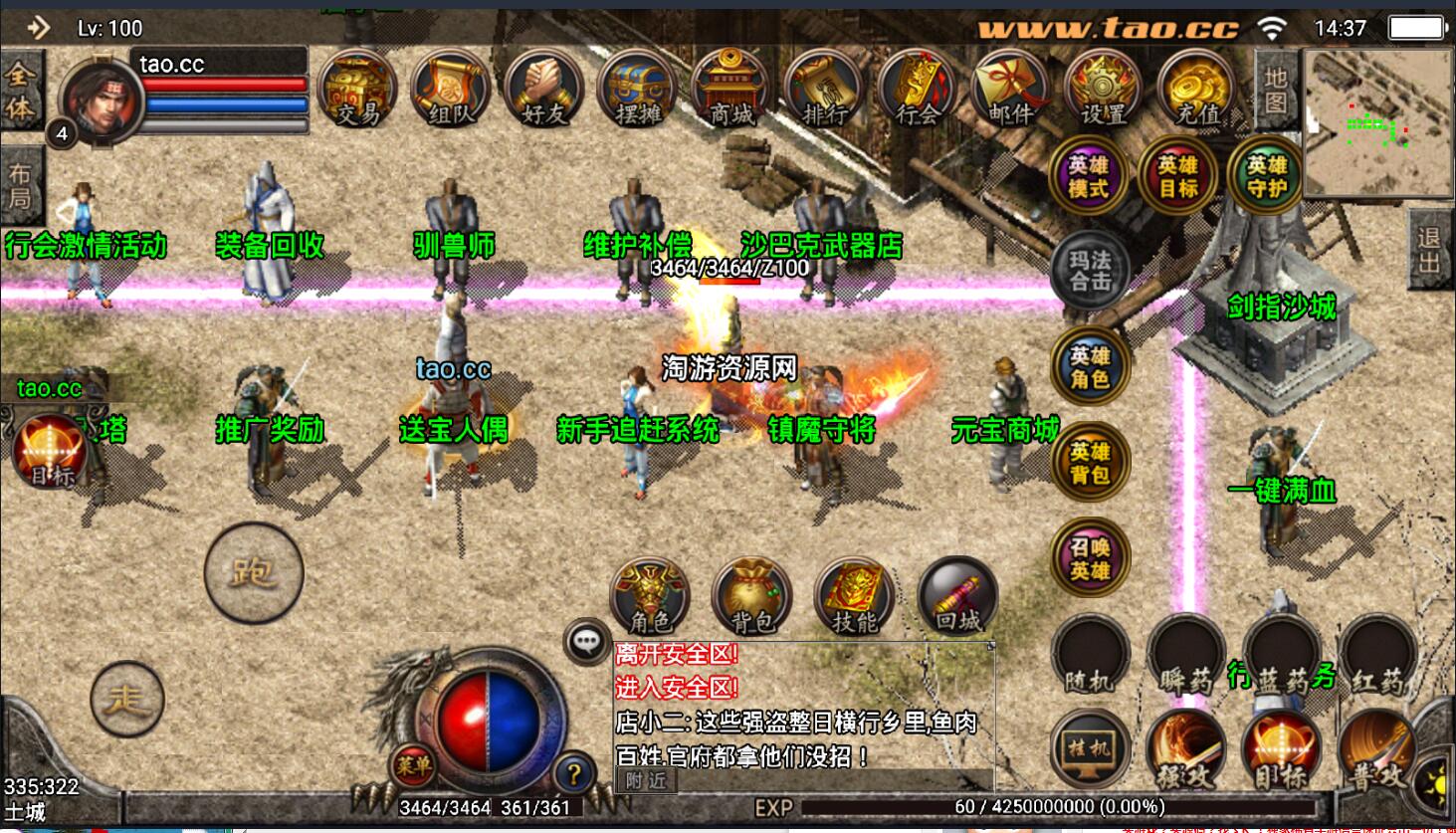
Task: Open the 设置 settings
Action: tap(1104, 90)
